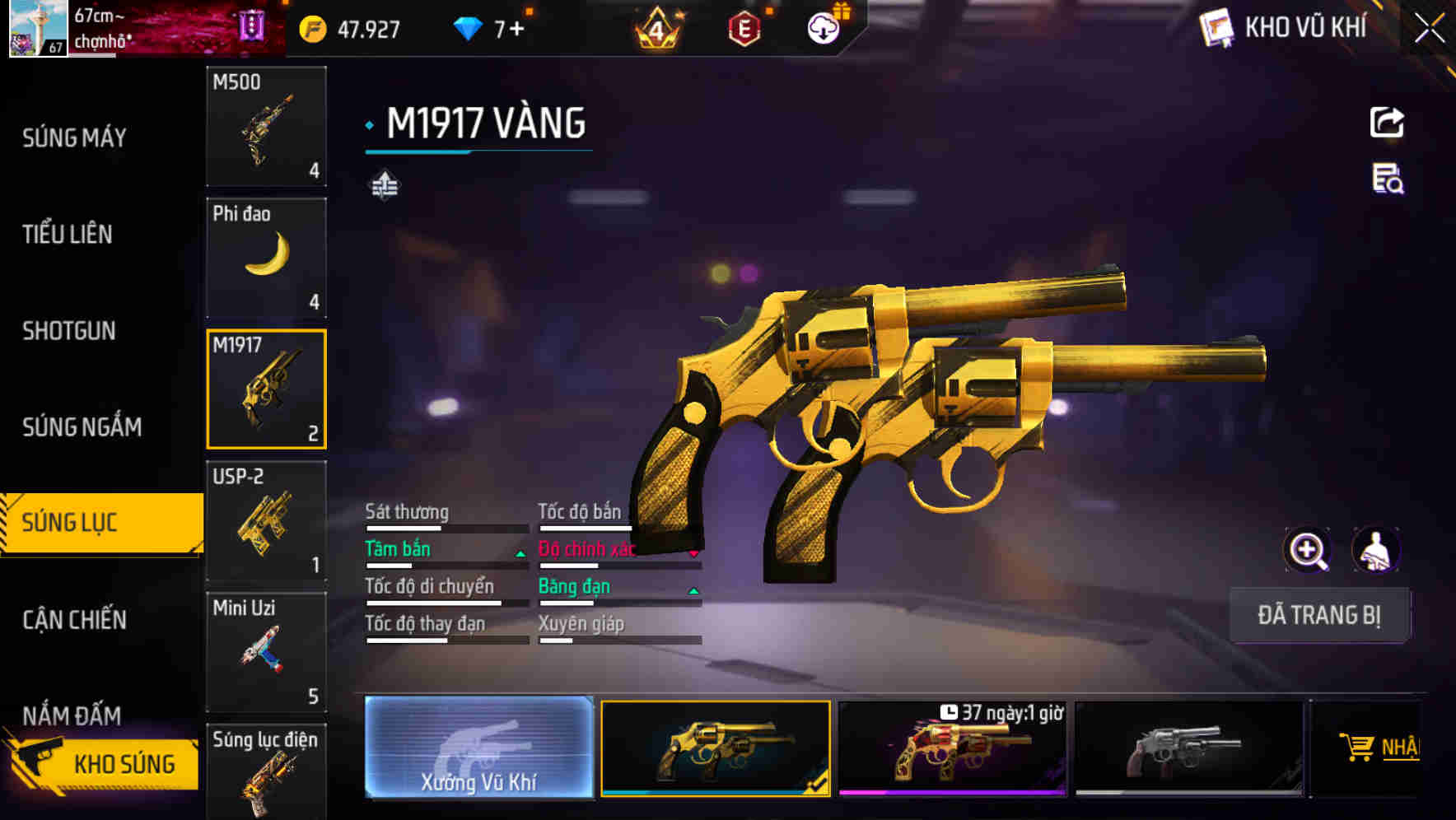Pick the Mini Uzi weapon slot
The image size is (1456, 820).
point(266,651)
